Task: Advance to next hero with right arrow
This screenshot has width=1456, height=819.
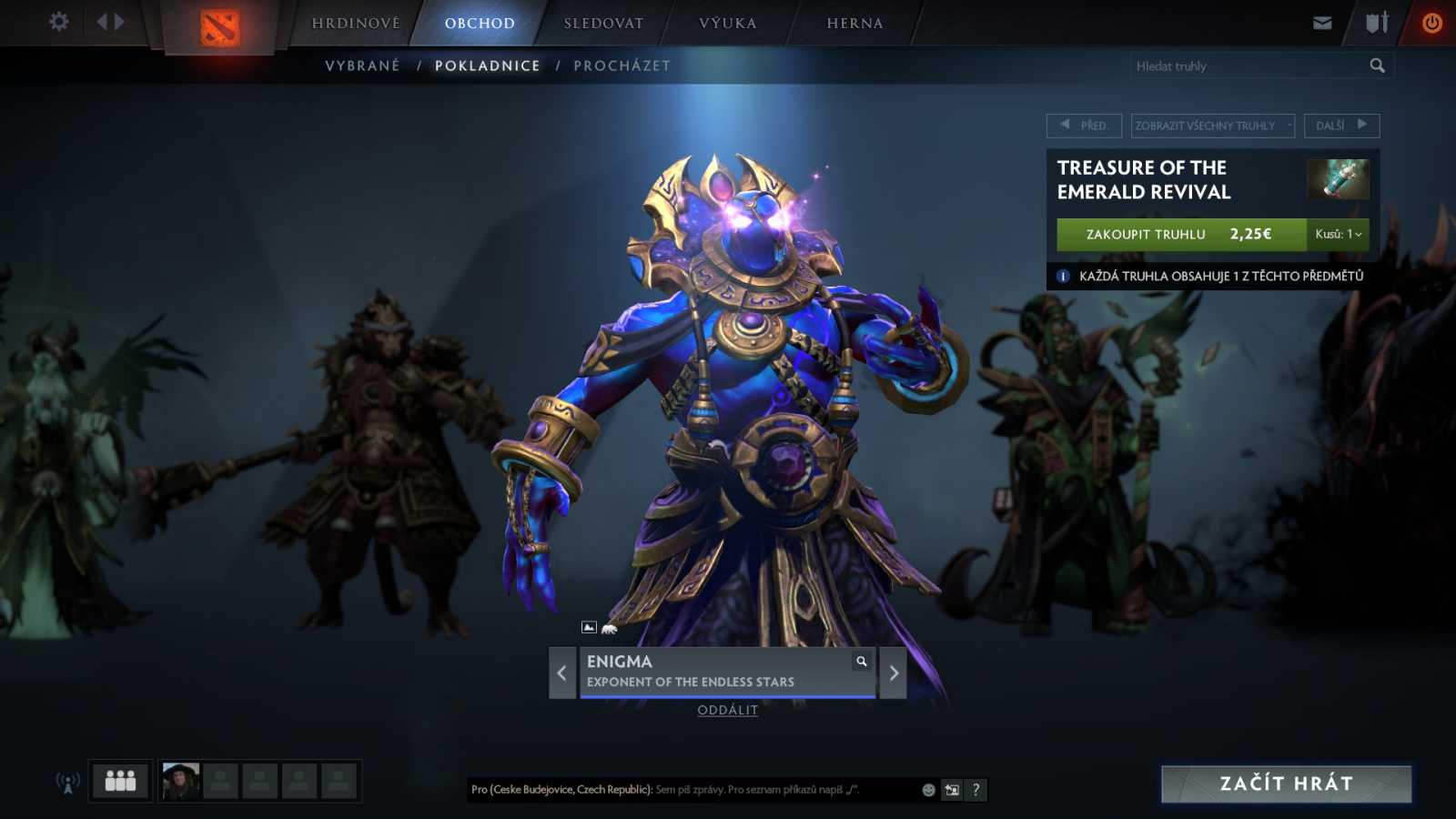Action: tap(893, 673)
